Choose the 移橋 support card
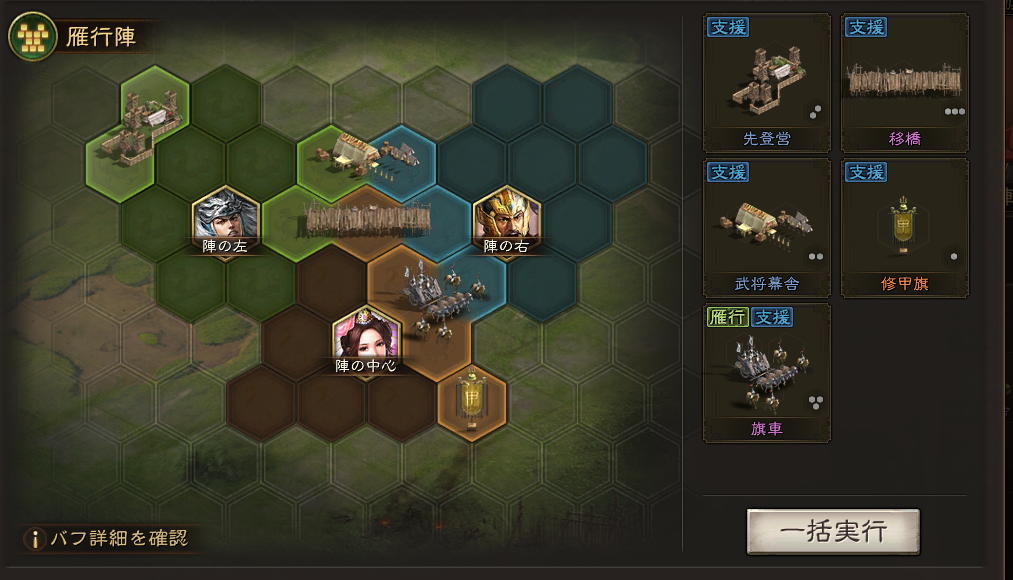The image size is (1013, 580). click(904, 82)
